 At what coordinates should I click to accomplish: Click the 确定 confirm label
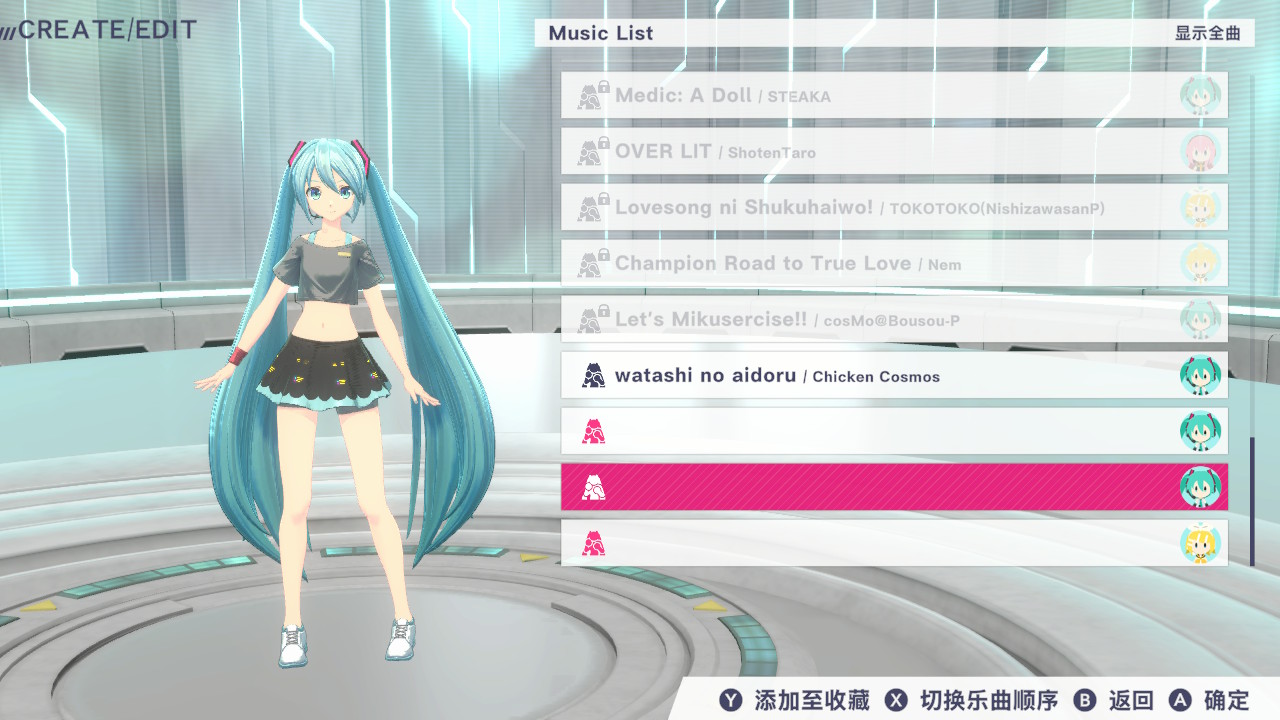point(1227,701)
